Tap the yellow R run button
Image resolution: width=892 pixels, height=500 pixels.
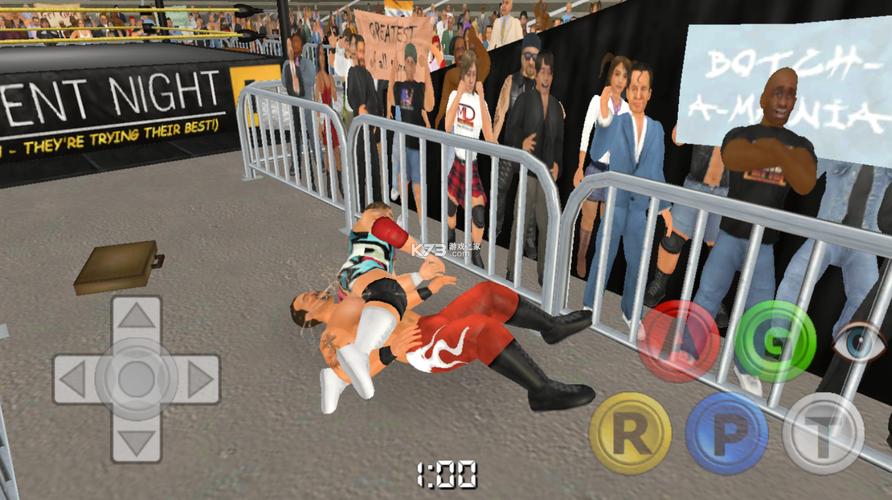(x=630, y=433)
